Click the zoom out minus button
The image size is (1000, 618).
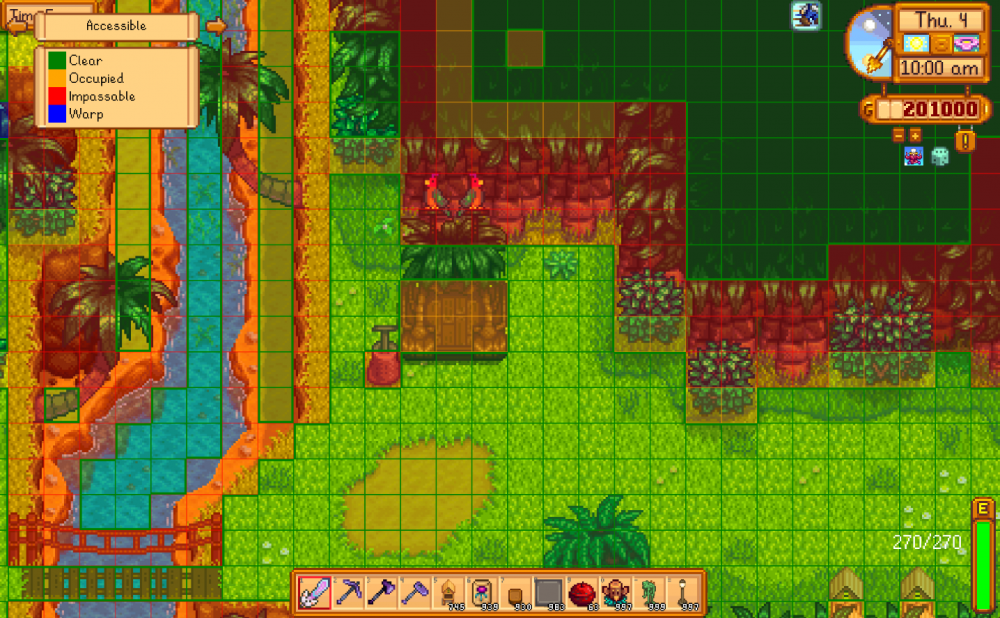(x=898, y=134)
